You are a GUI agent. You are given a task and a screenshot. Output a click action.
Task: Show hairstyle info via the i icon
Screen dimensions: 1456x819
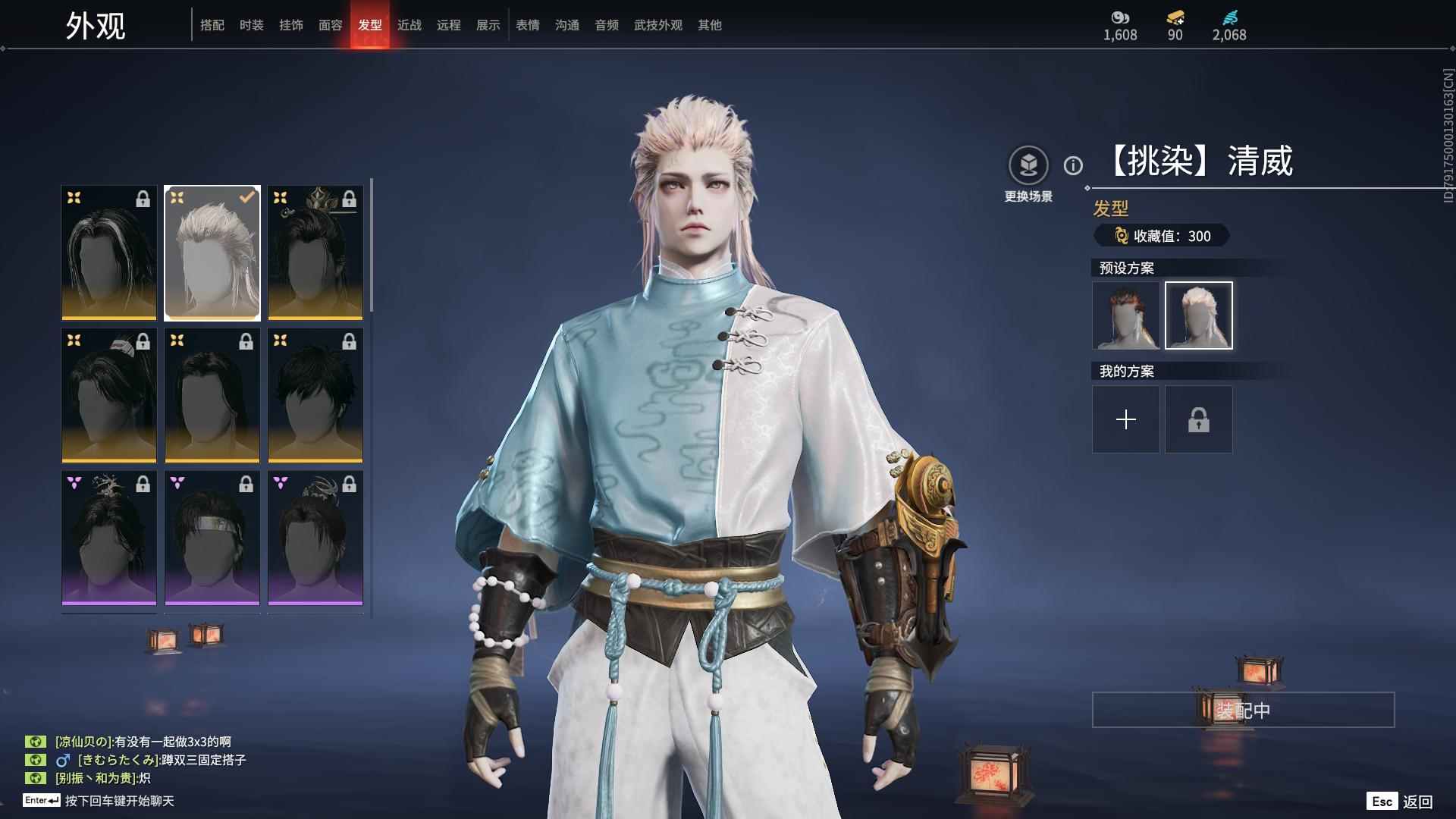click(x=1073, y=165)
